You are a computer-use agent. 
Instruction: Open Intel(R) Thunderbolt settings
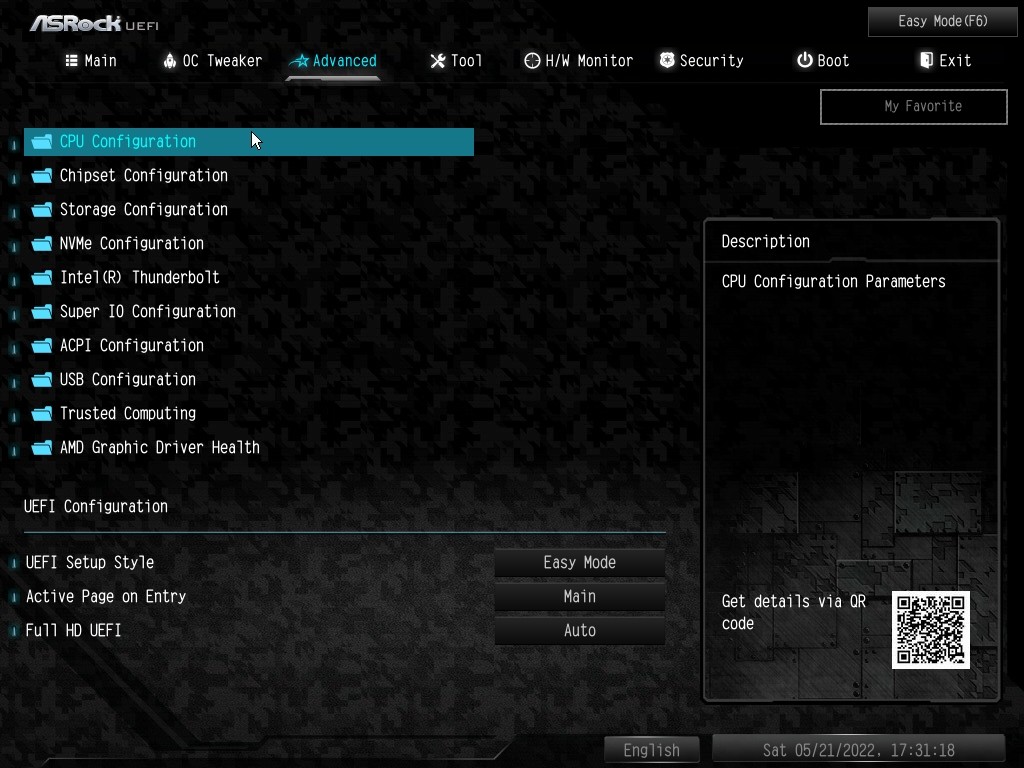coord(139,278)
